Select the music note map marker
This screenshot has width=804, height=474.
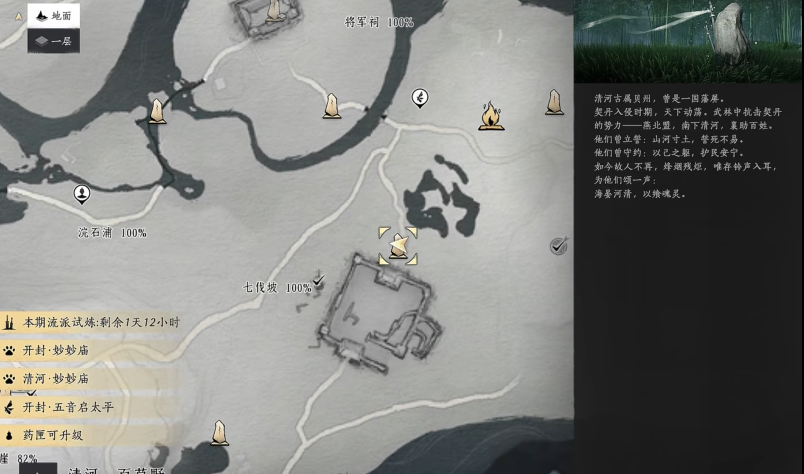420,97
